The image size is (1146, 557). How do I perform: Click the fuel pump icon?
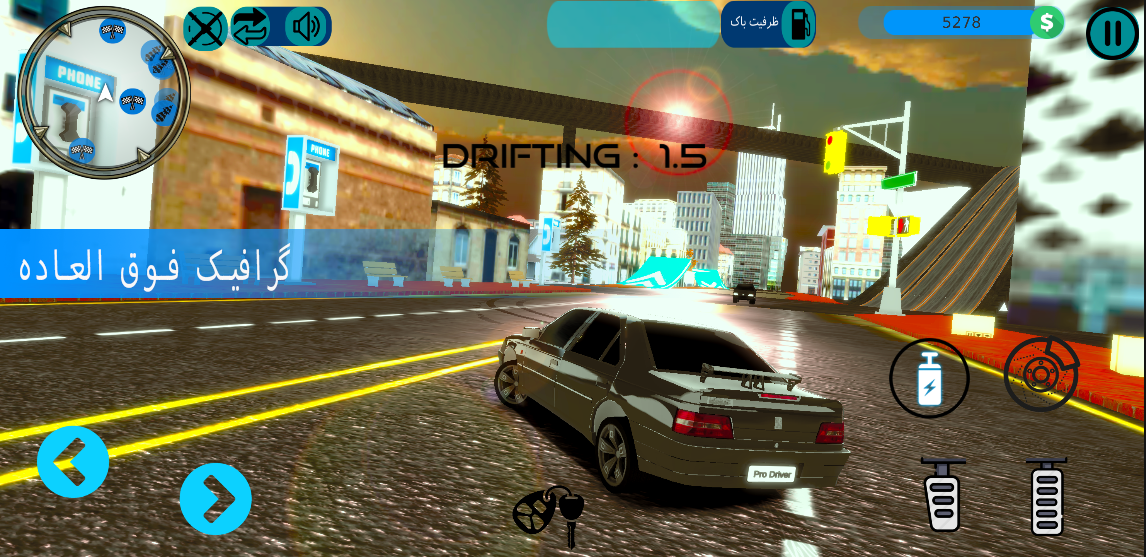click(799, 24)
